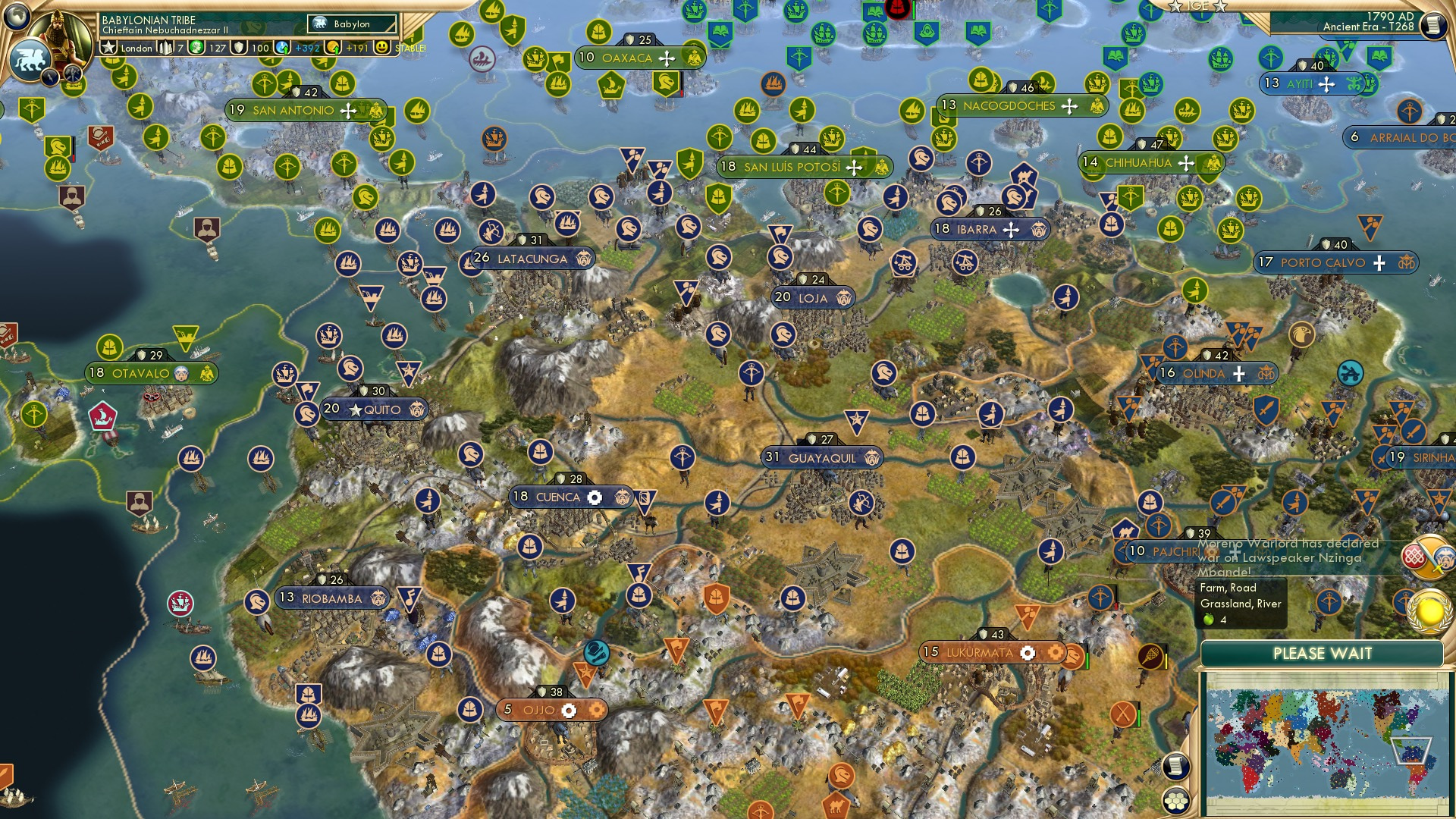
Task: Open the Babylon city name box
Action: [x=350, y=24]
